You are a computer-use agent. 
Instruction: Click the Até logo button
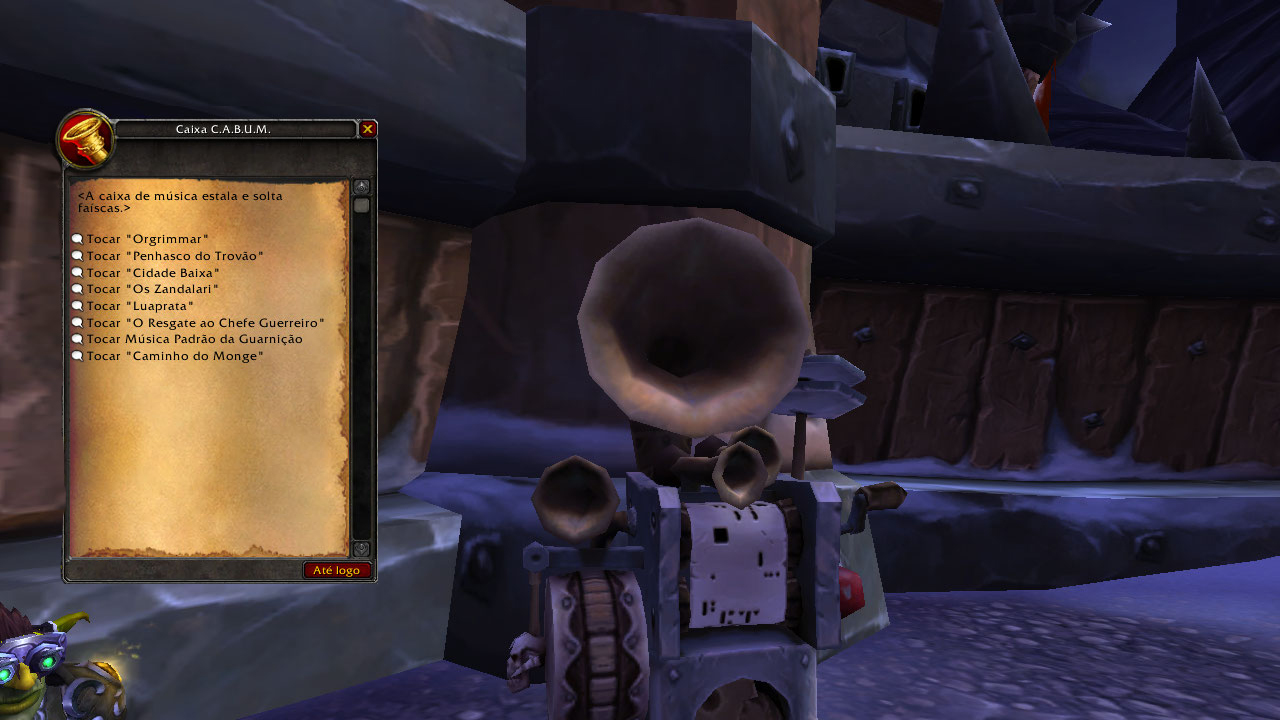pyautogui.click(x=336, y=570)
